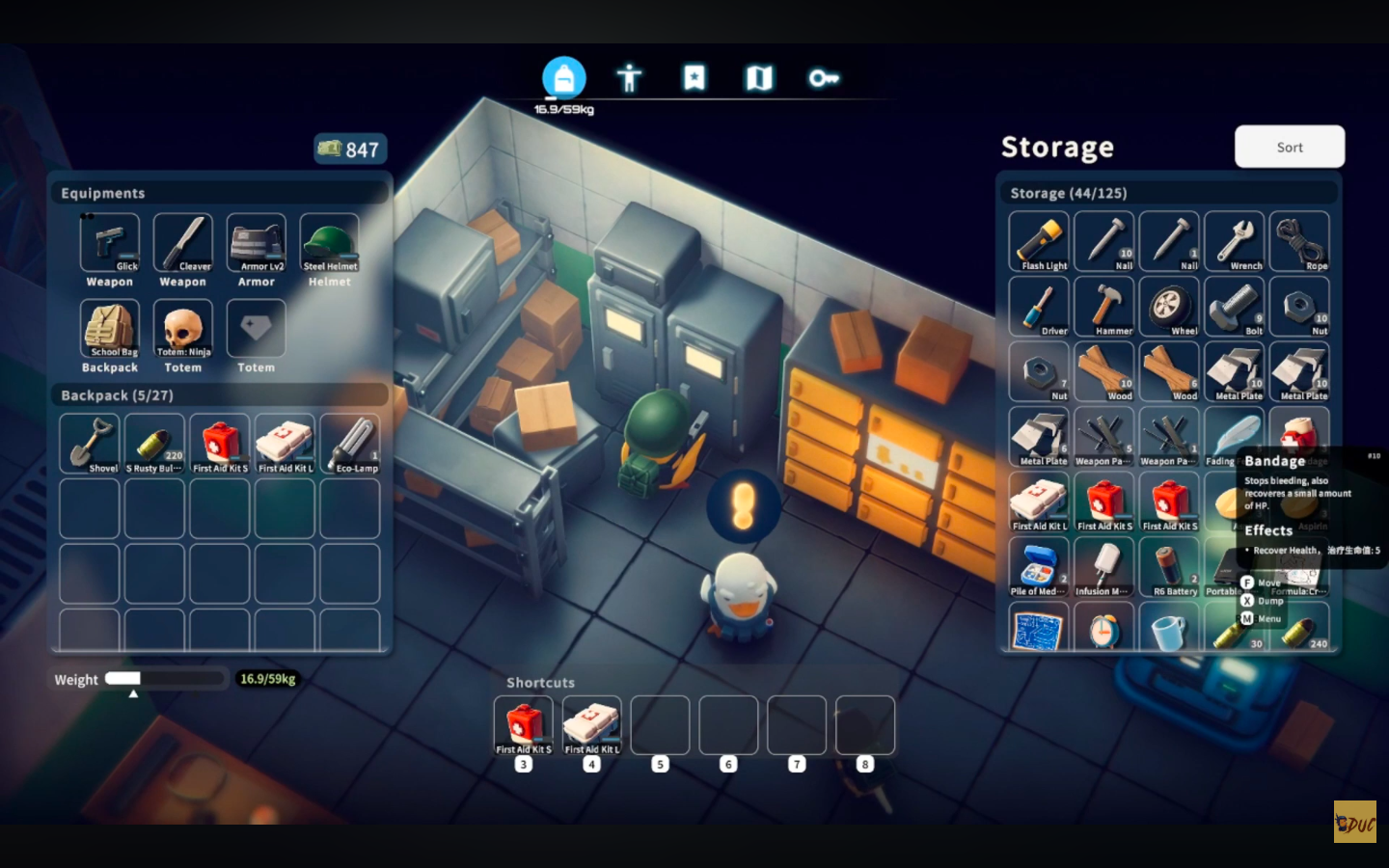Screen dimensions: 1389x868
Task: Sort the storage items
Action: pos(1289,147)
